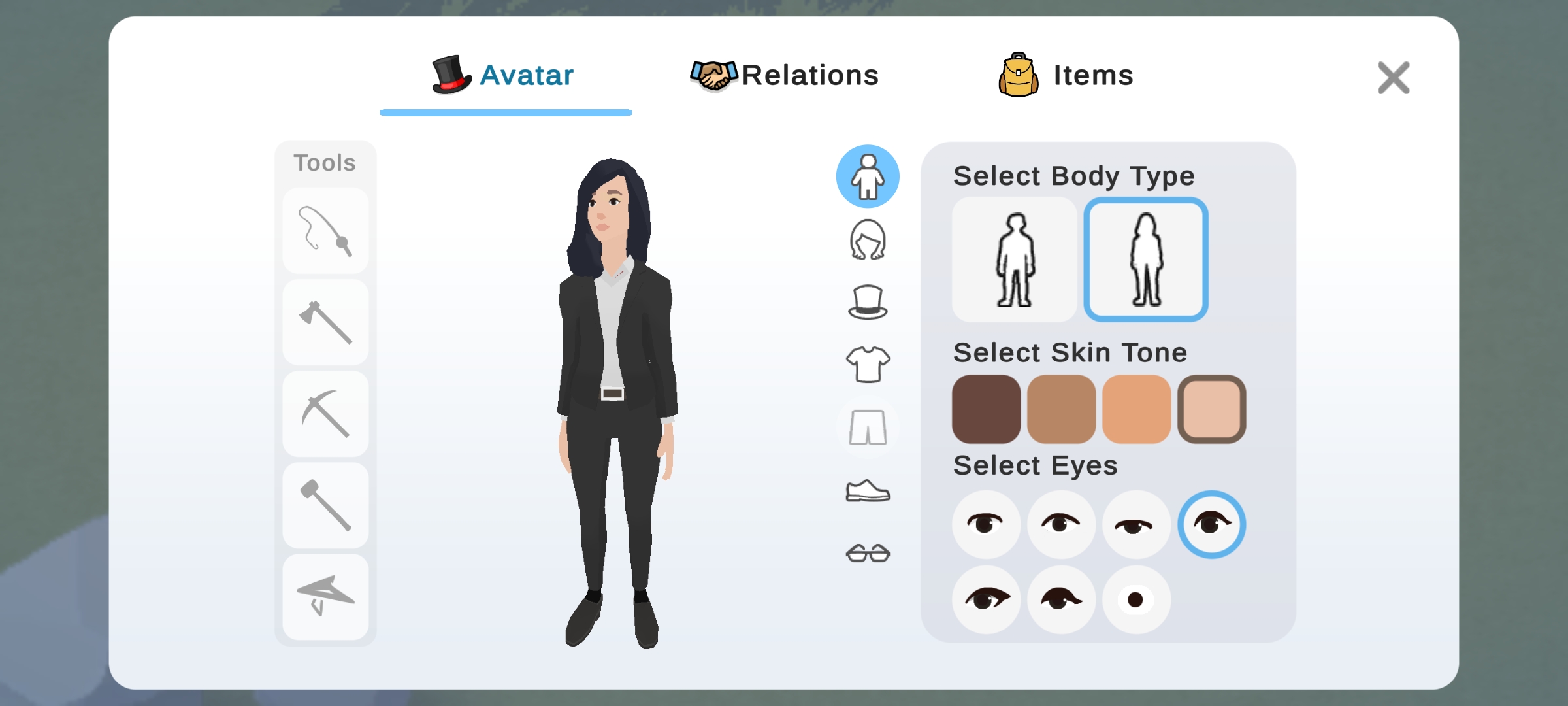1568x706 pixels.
Task: Show the pants clothing category
Action: 868,428
